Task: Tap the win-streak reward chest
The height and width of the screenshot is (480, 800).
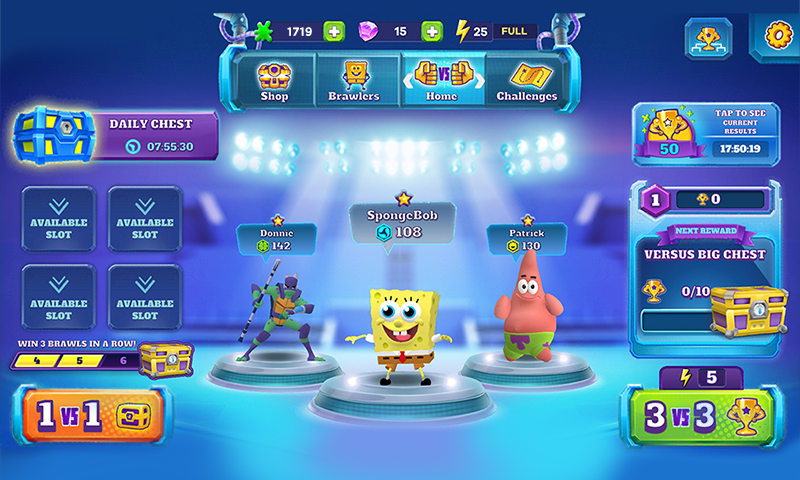Action: pyautogui.click(x=165, y=359)
